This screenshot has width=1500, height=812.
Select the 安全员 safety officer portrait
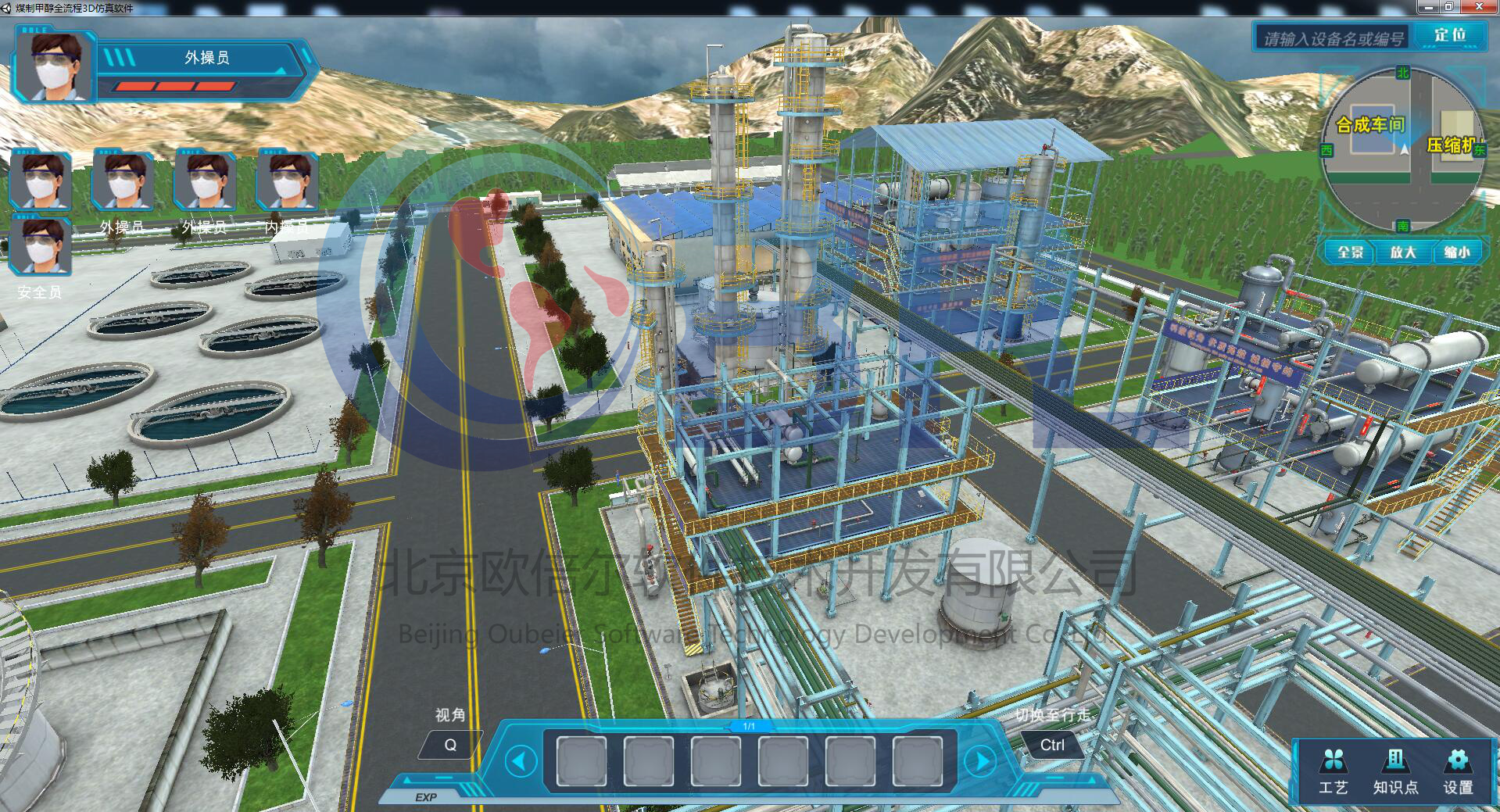40,246
